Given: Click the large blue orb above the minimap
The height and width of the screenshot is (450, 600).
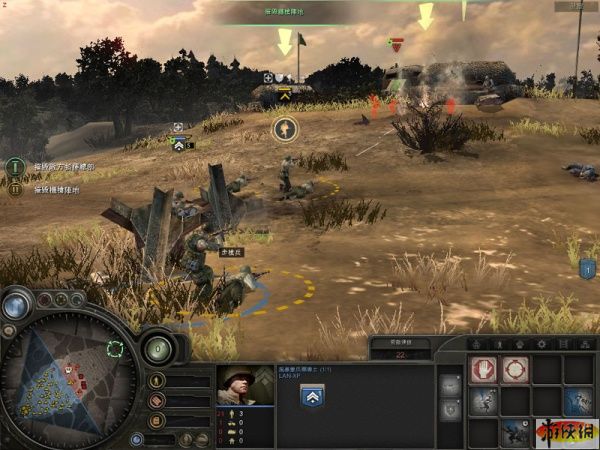Looking at the screenshot, I should [17, 306].
